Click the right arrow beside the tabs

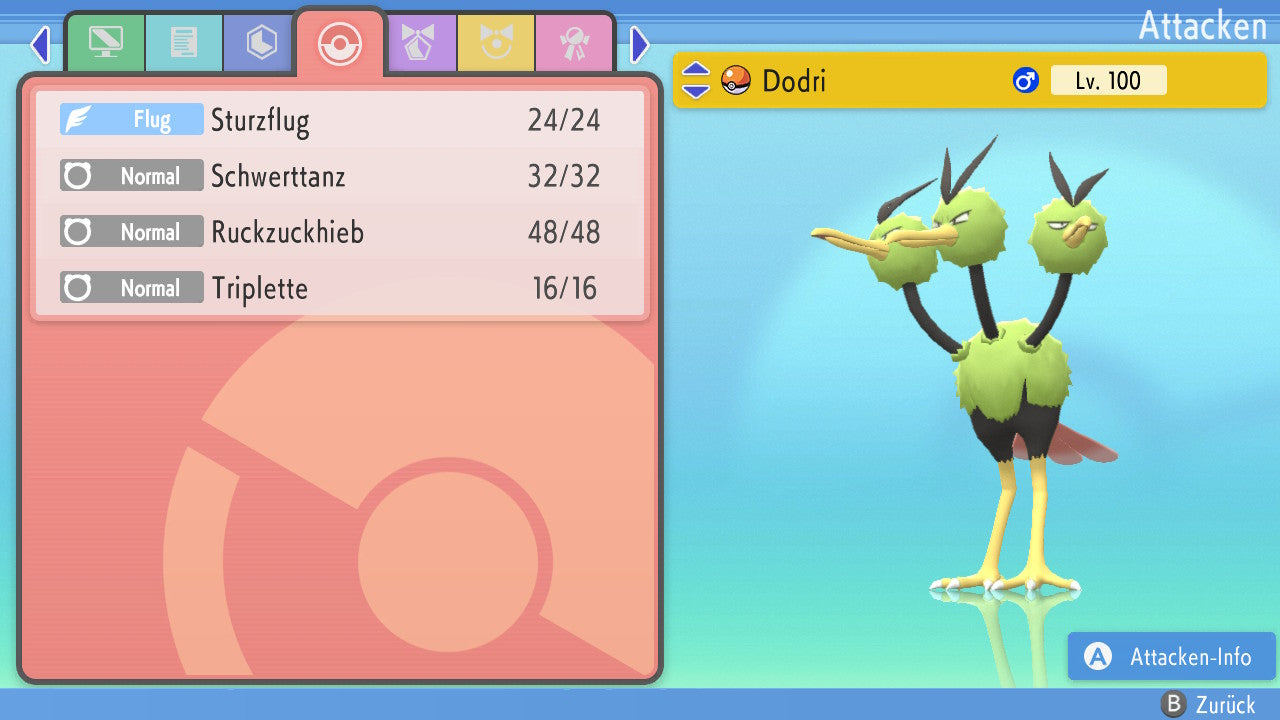[640, 44]
